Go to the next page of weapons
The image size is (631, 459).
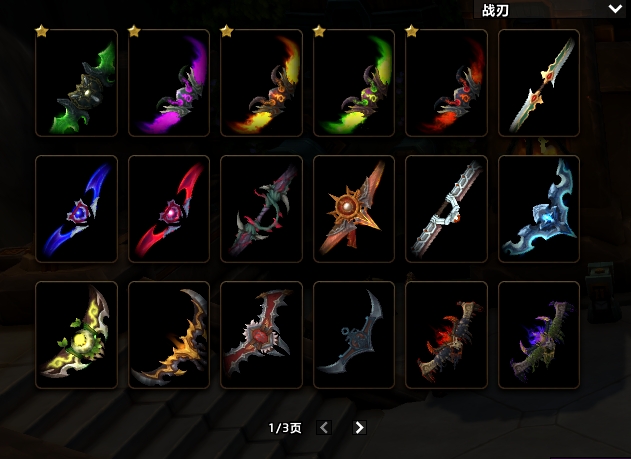(359, 427)
